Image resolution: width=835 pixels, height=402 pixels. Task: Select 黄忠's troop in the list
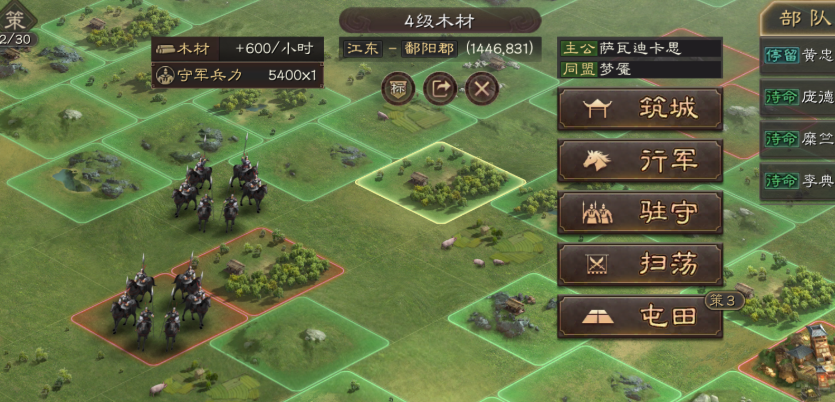(798, 55)
